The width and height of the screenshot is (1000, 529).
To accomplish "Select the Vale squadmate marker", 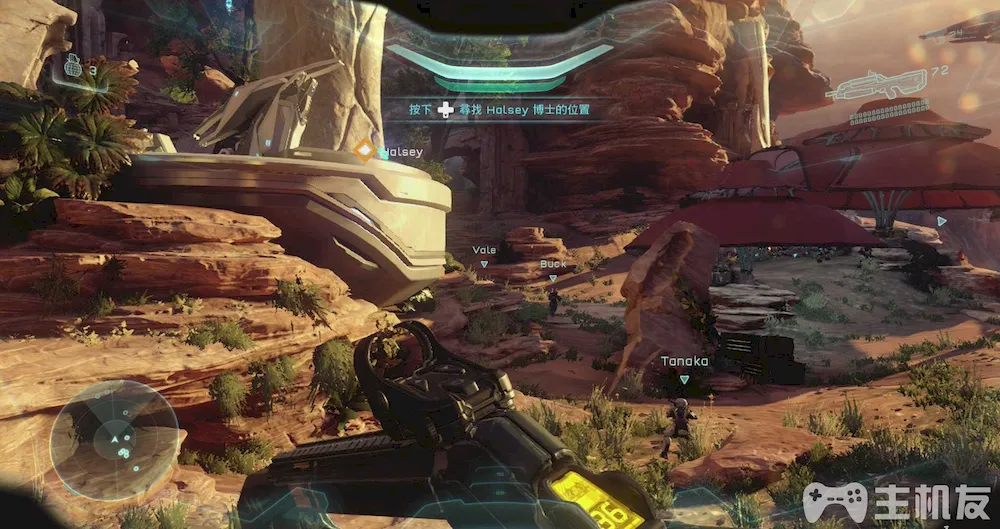I will (484, 264).
